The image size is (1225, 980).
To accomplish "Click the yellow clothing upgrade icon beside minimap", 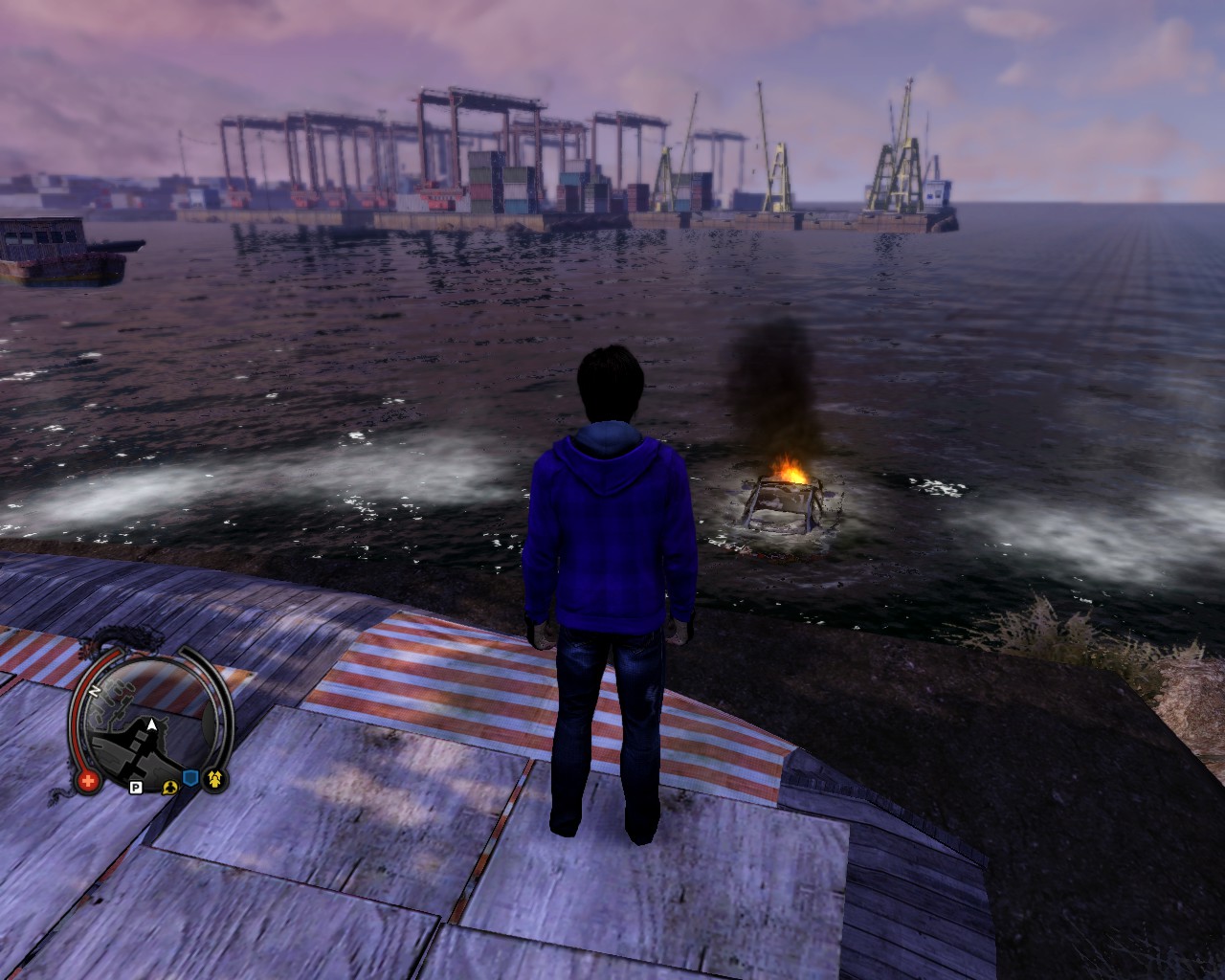I will tap(215, 780).
